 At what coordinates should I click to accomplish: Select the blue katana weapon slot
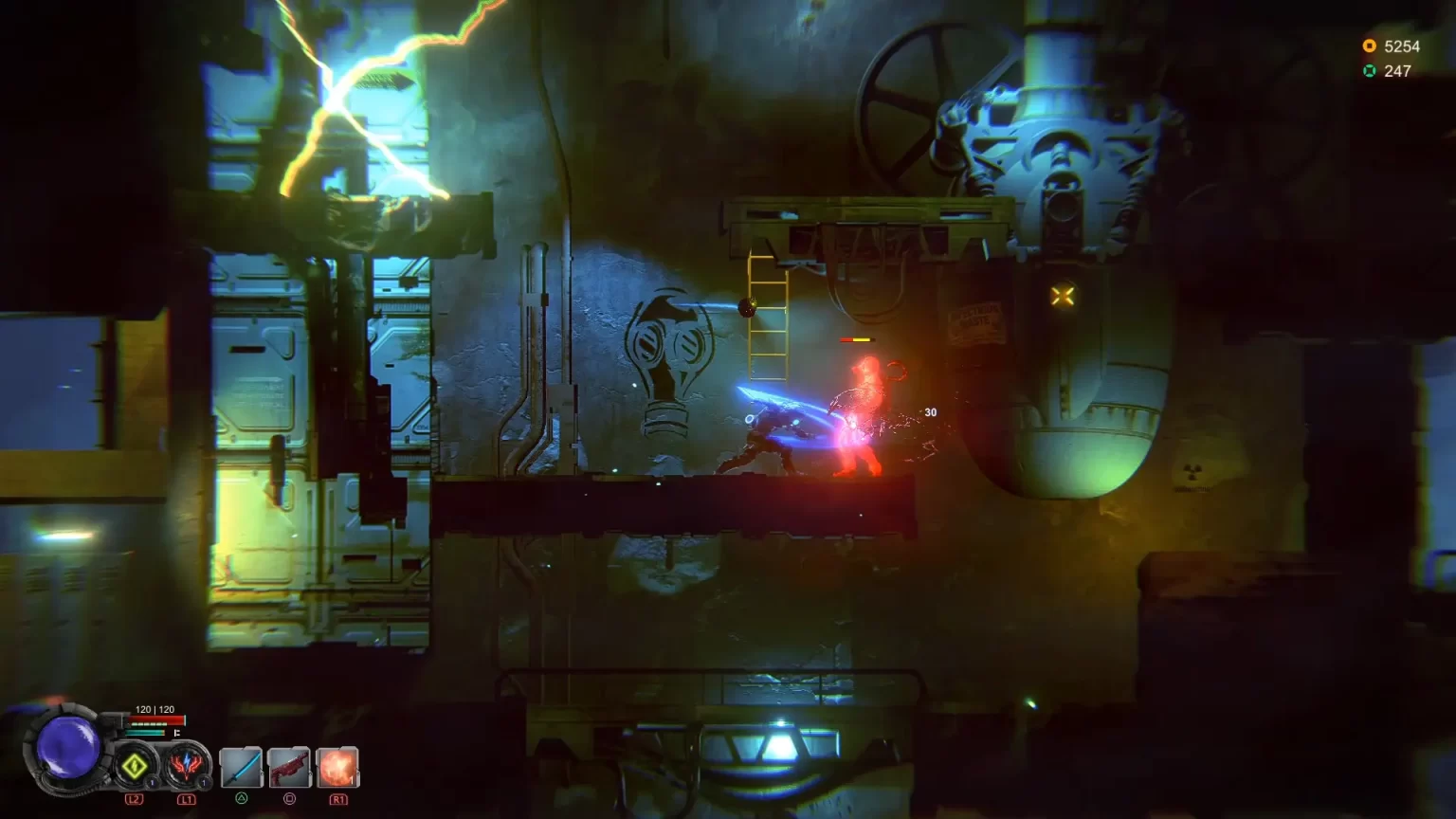point(241,767)
